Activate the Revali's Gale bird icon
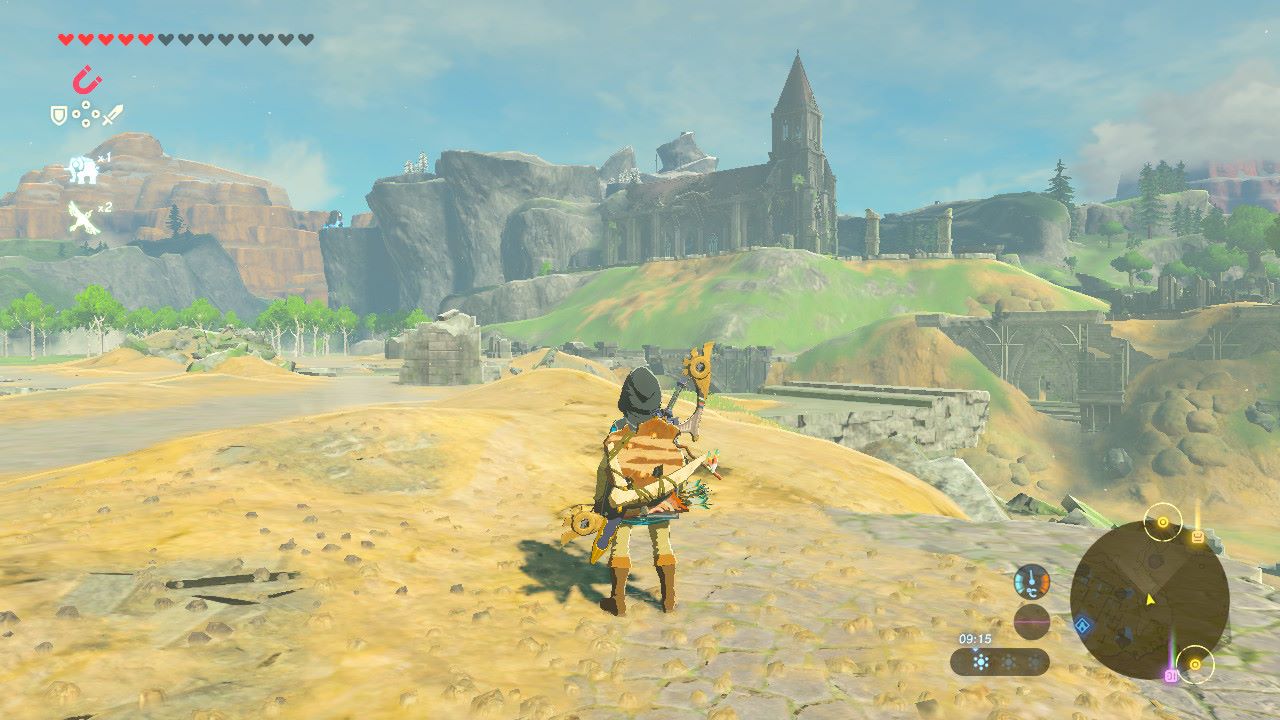The image size is (1280, 720). (x=83, y=217)
